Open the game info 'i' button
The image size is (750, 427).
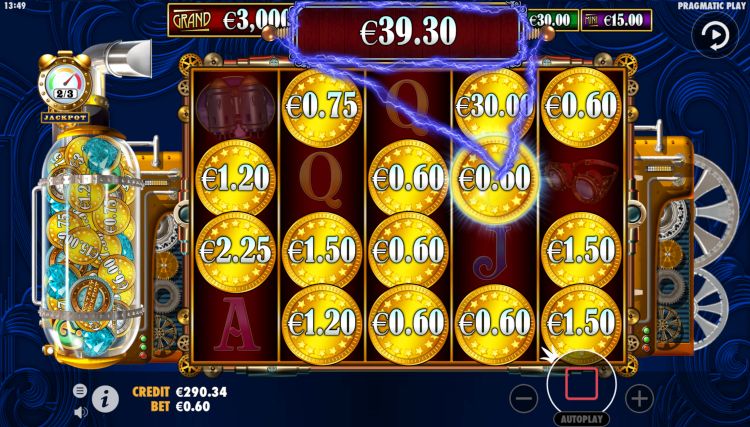click(105, 397)
